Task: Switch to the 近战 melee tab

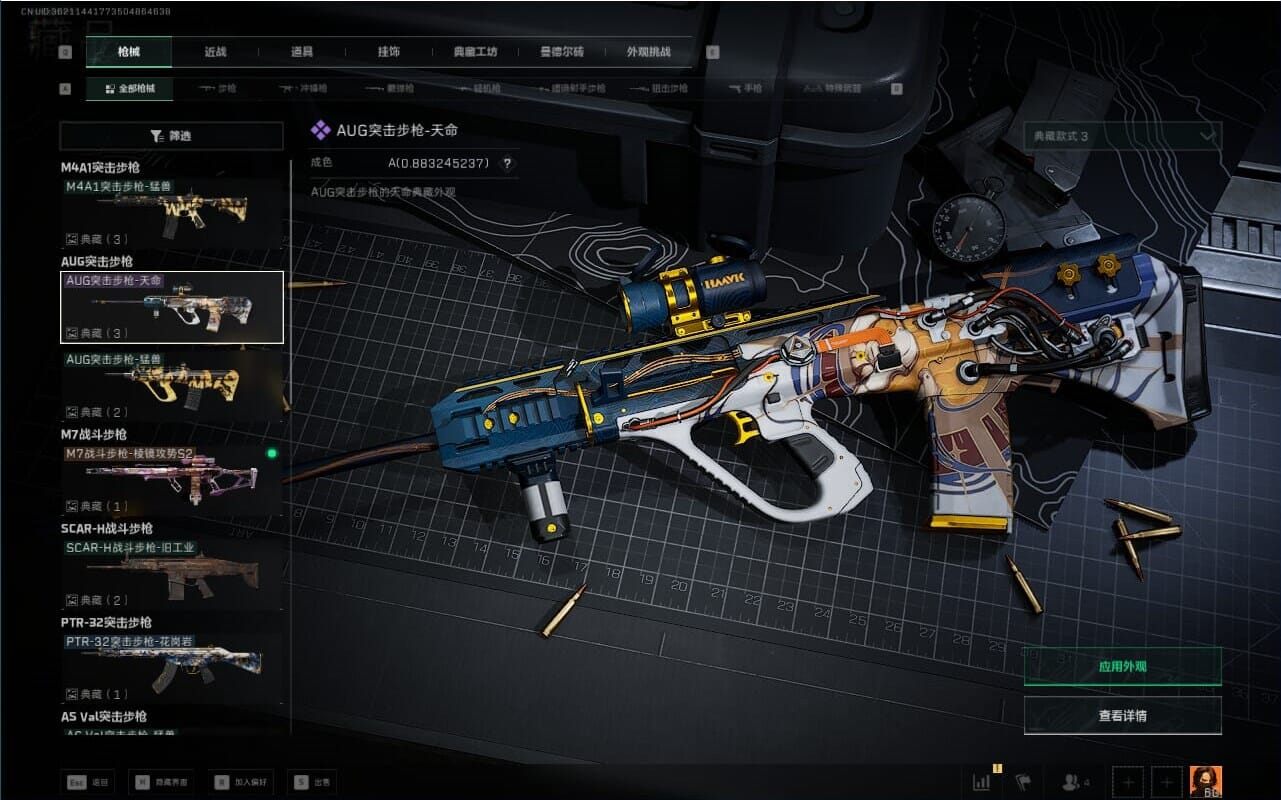Action: pyautogui.click(x=215, y=52)
